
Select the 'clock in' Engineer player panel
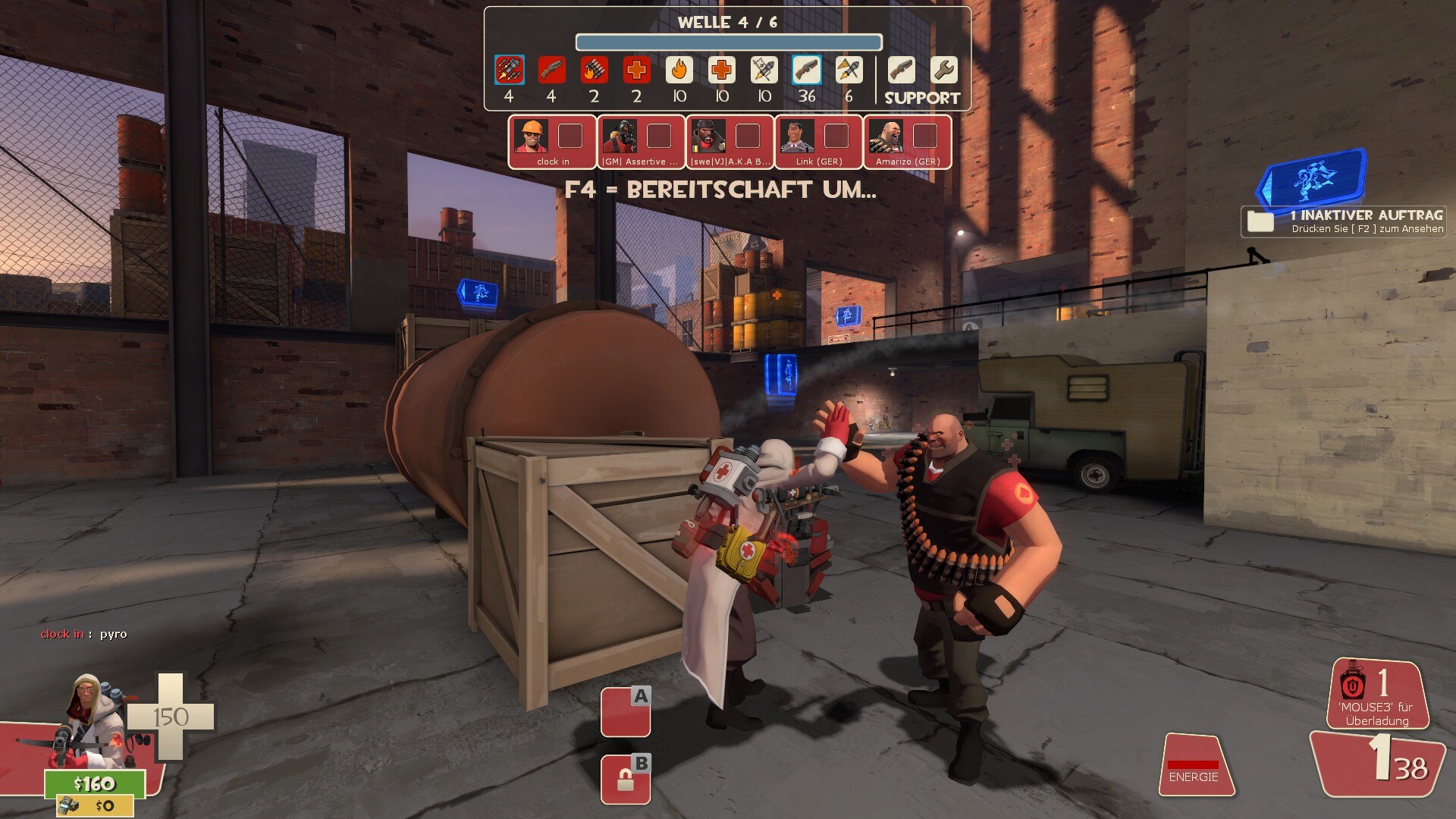[x=552, y=142]
